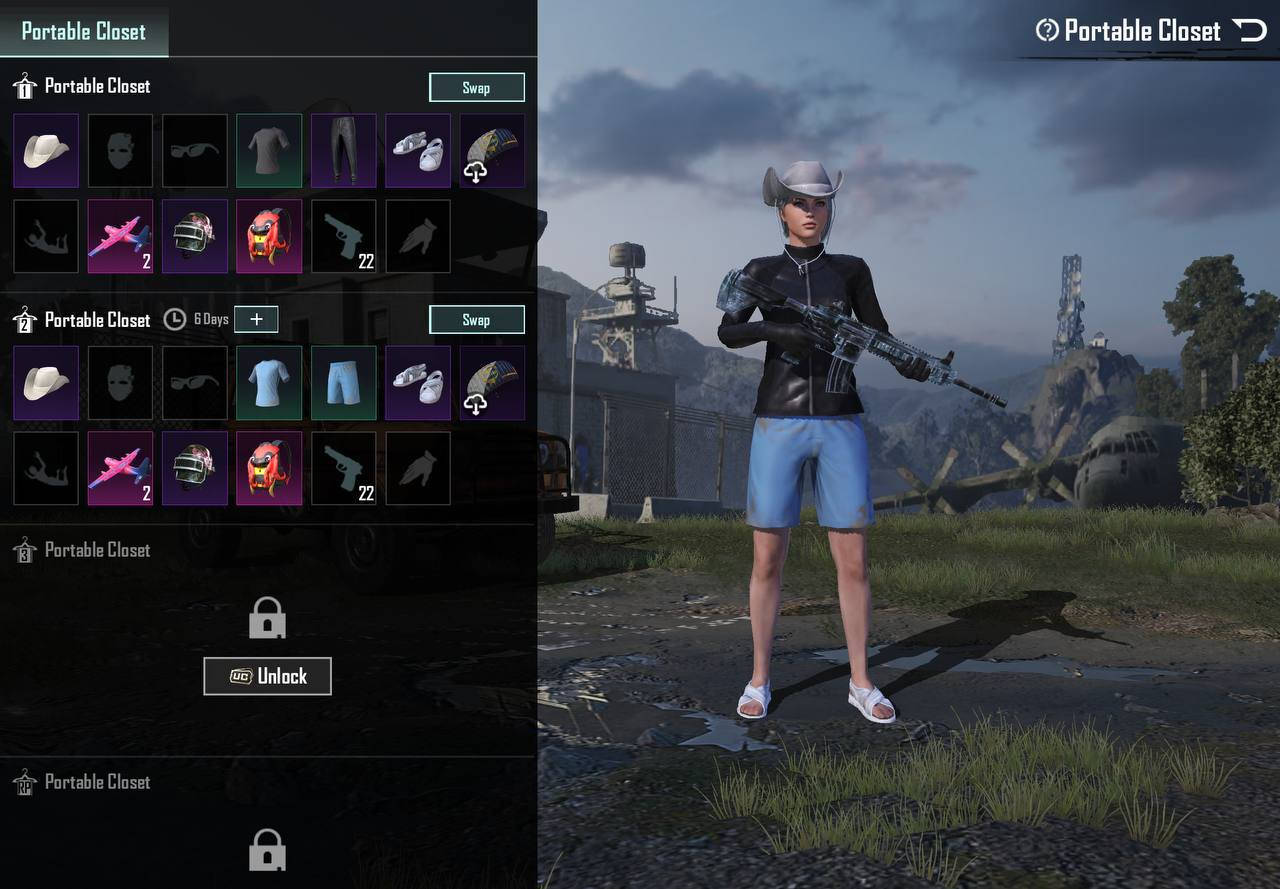Click the pistol slot in closet one

[x=343, y=237]
